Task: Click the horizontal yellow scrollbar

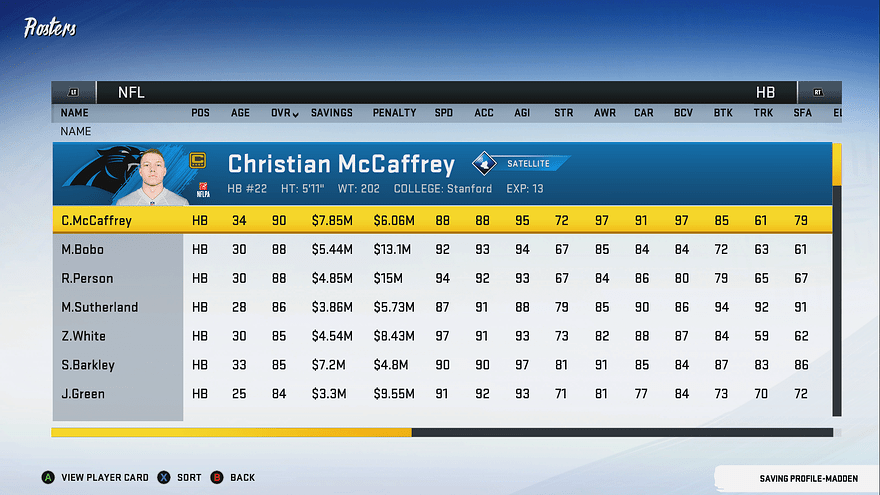Action: (x=231, y=433)
